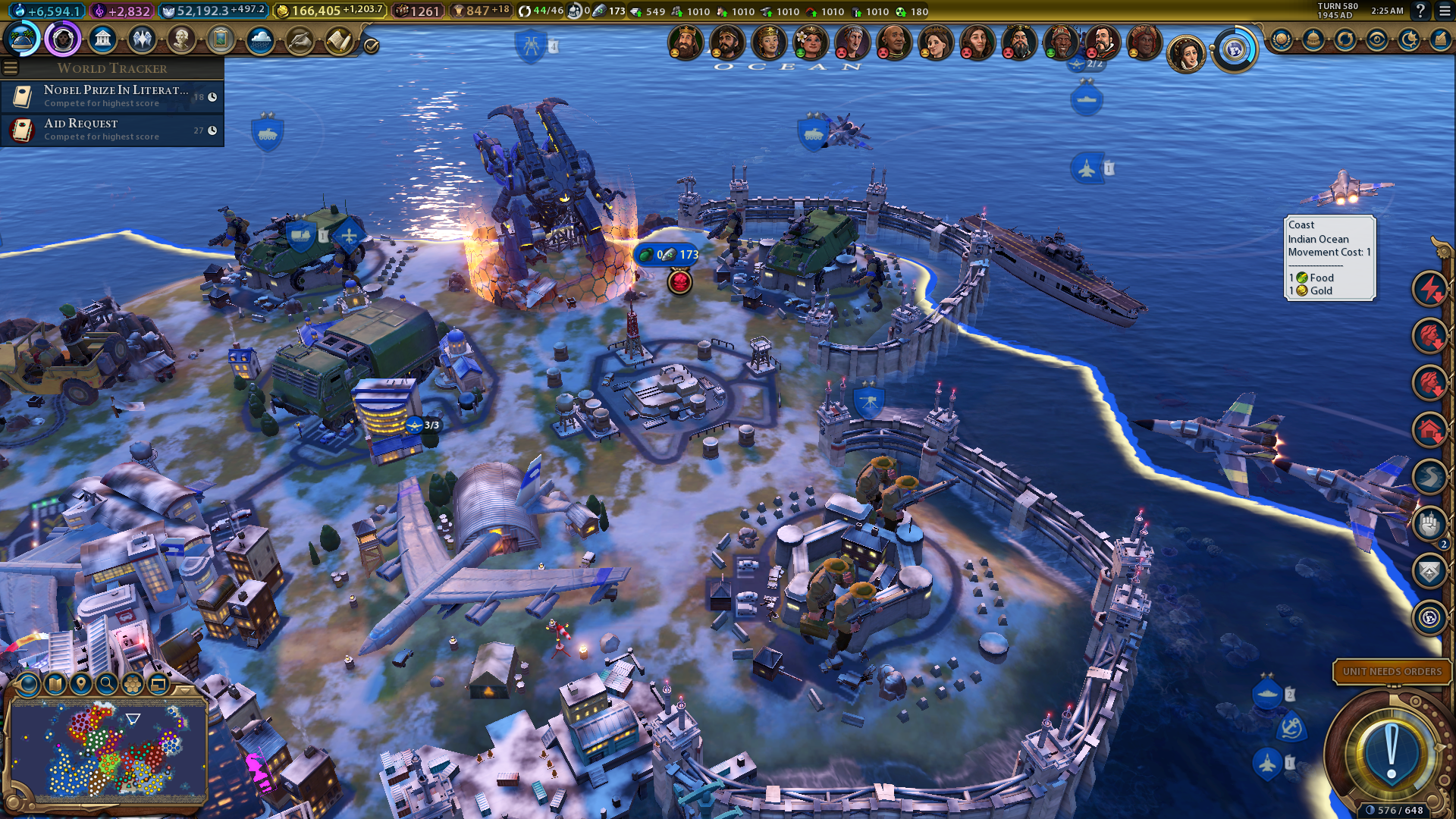Select the player leader portrait beside World Congress

1186,55
